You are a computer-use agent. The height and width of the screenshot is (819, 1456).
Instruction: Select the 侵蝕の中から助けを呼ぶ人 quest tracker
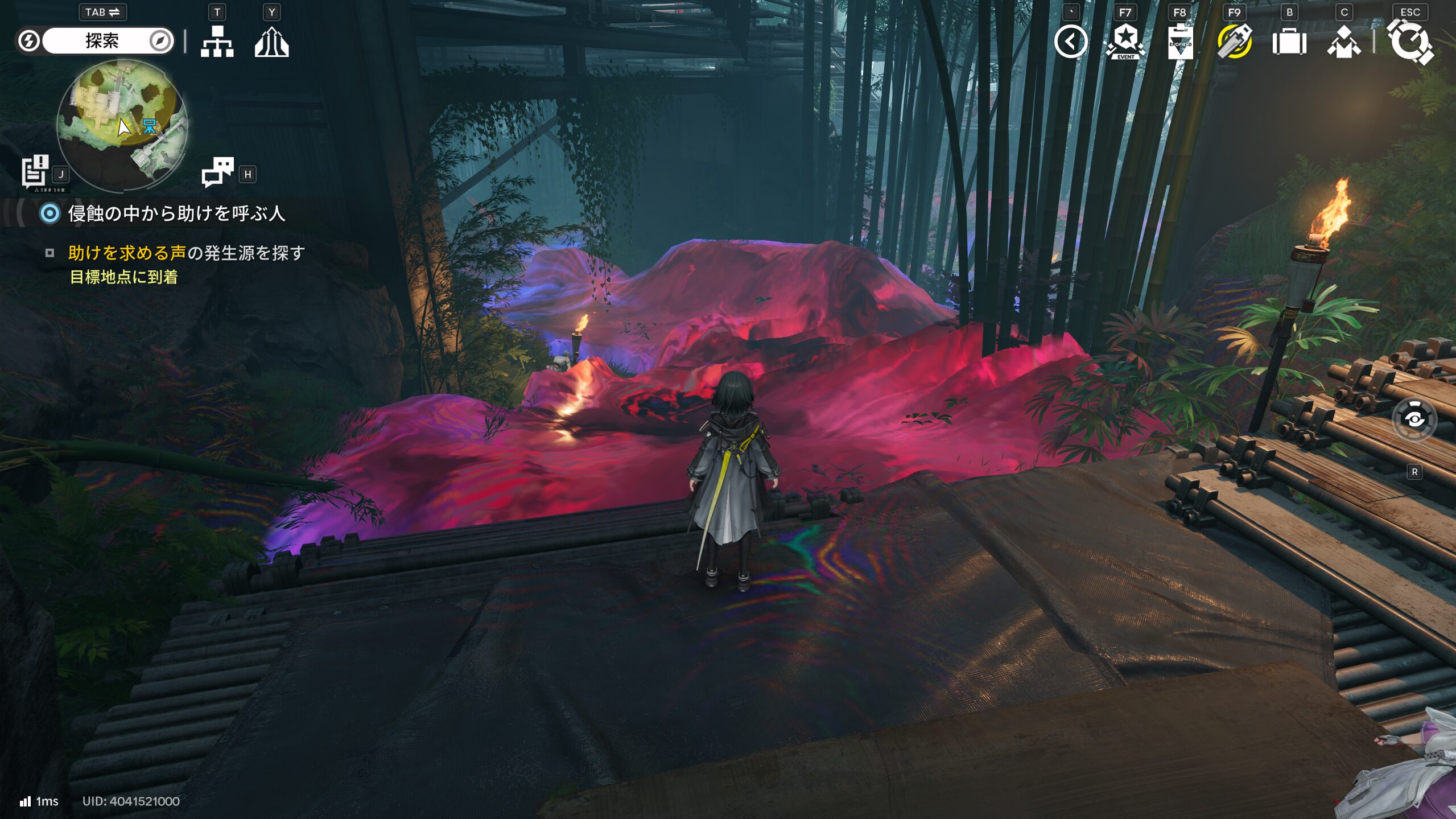tap(176, 213)
